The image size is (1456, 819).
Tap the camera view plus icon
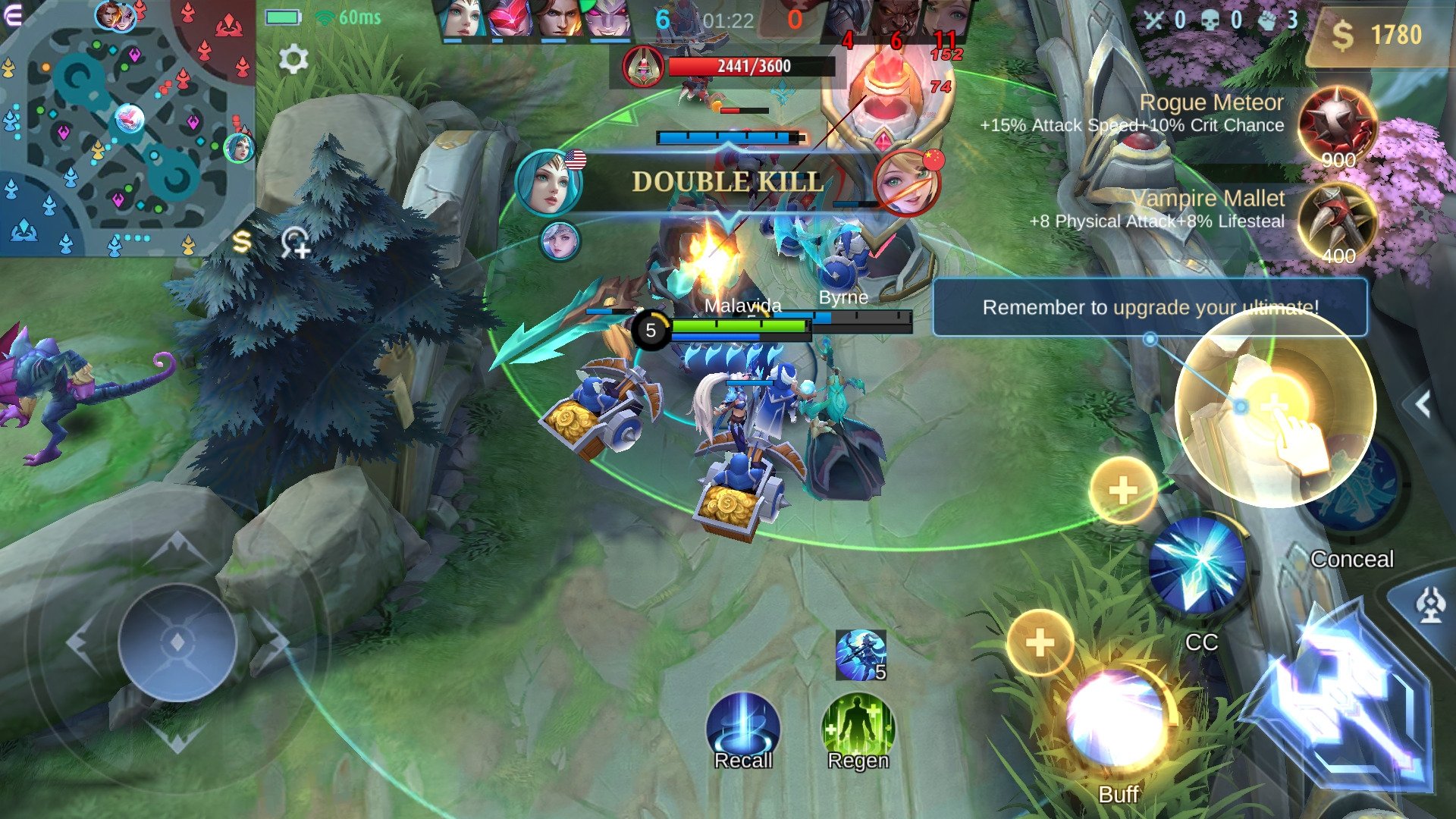[295, 243]
